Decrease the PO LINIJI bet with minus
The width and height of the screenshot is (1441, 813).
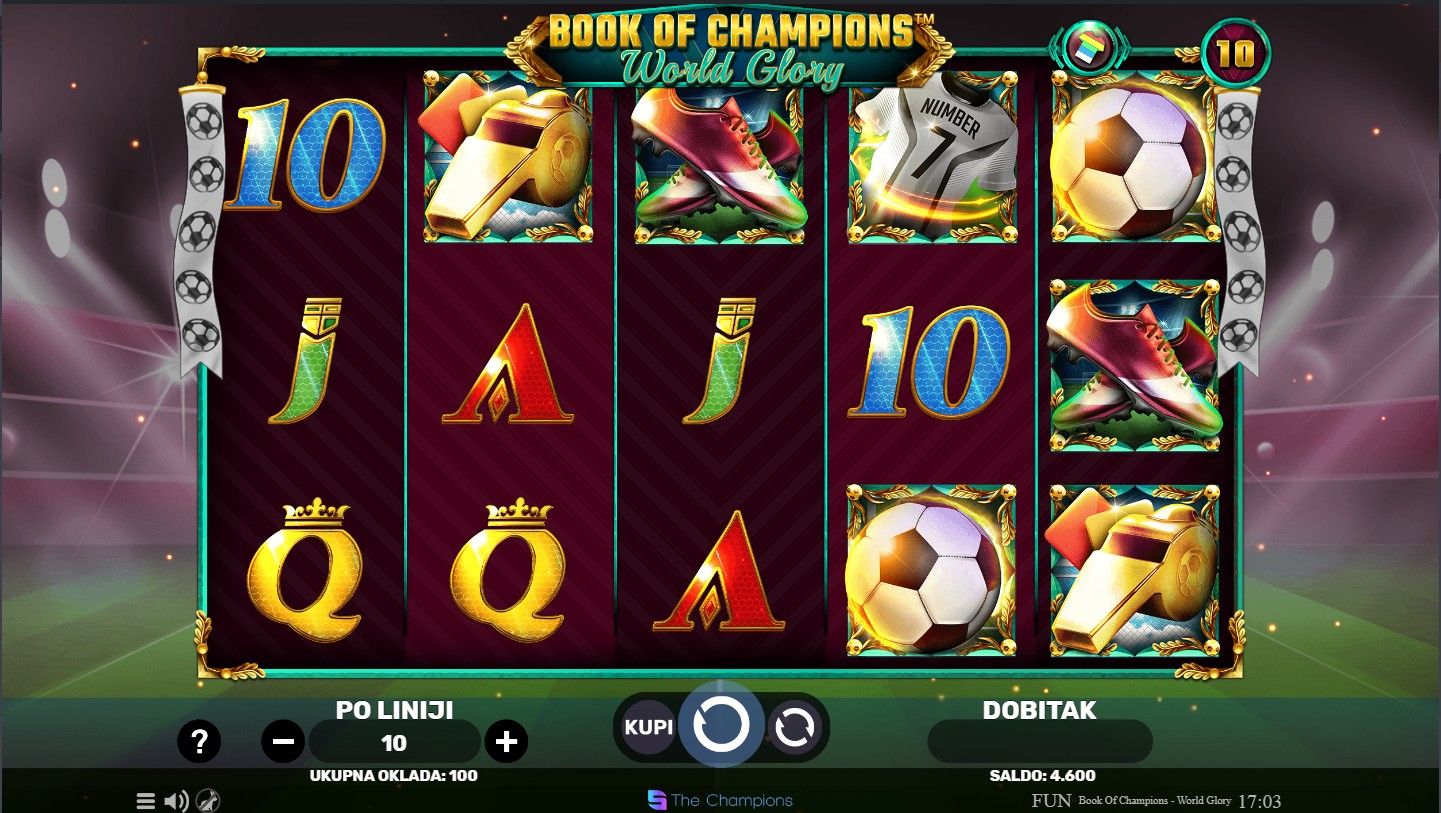pyautogui.click(x=283, y=741)
